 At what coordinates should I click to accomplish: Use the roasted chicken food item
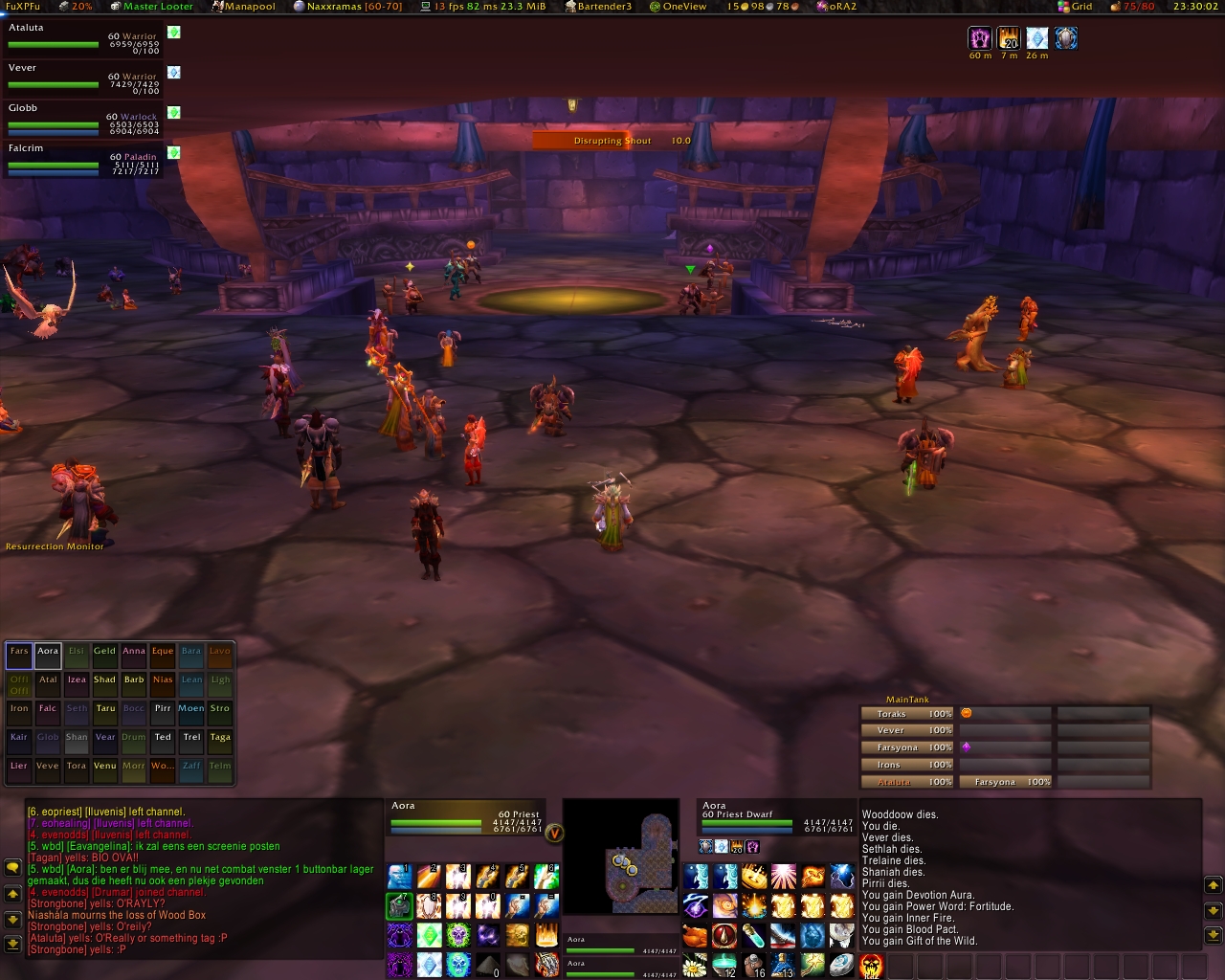[696, 935]
